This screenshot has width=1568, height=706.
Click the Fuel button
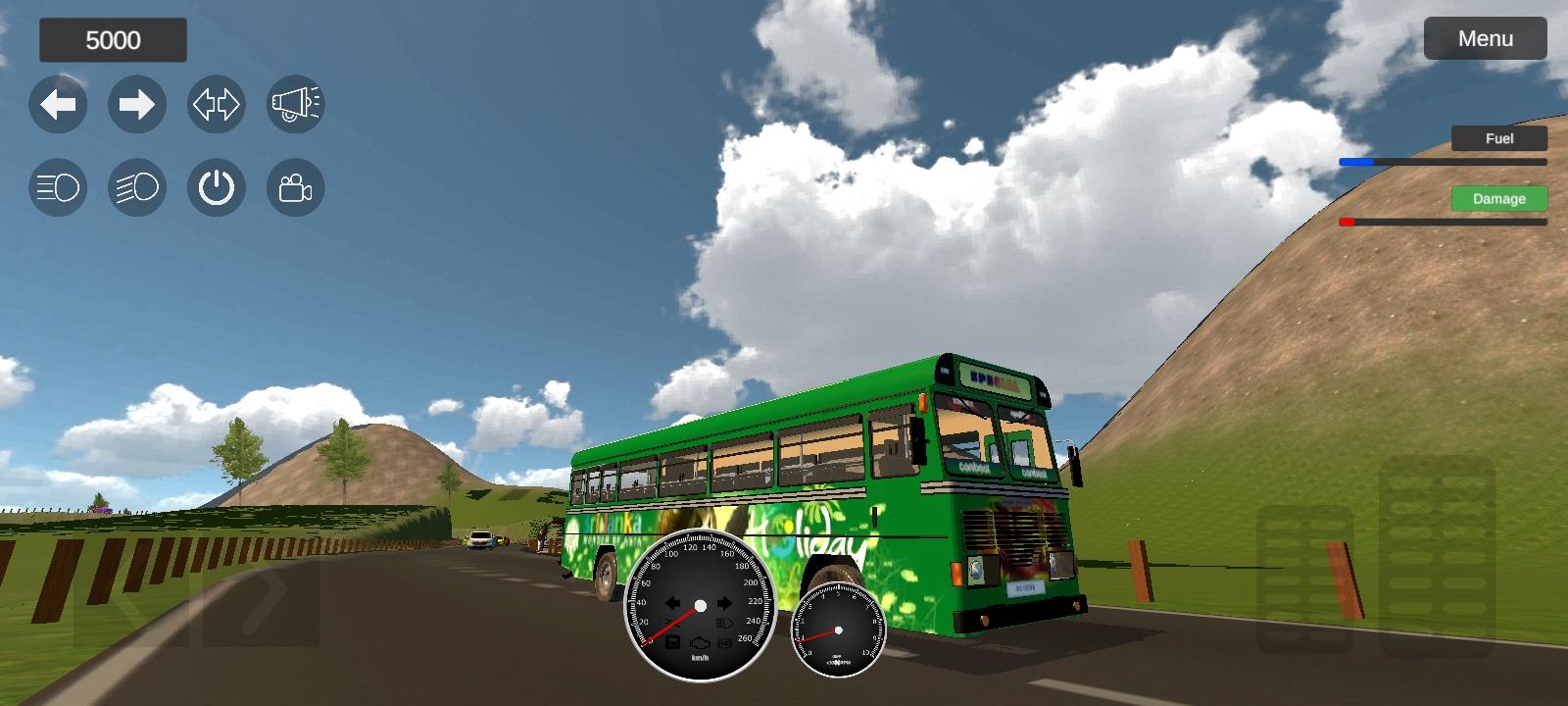[1498, 138]
